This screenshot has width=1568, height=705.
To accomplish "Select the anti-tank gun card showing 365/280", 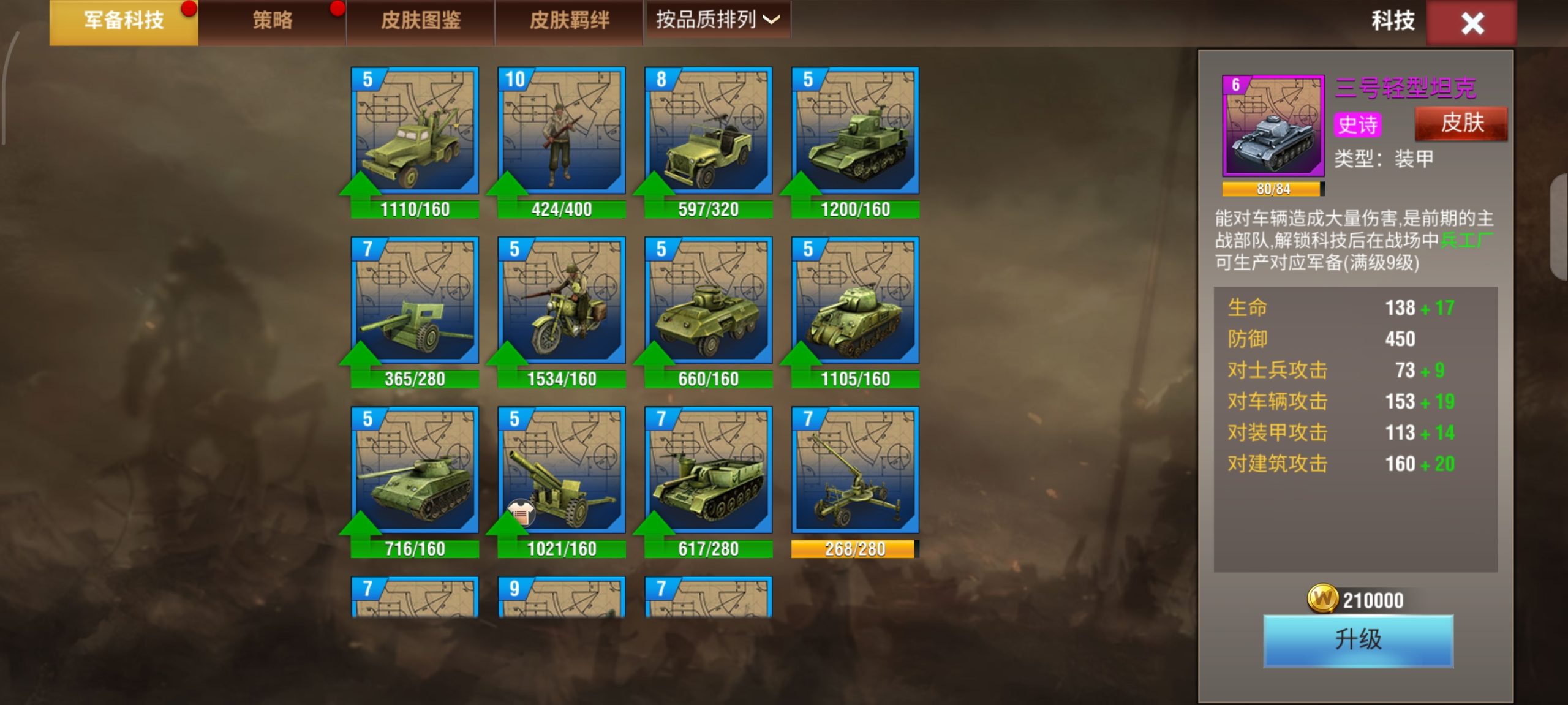I will pos(415,301).
